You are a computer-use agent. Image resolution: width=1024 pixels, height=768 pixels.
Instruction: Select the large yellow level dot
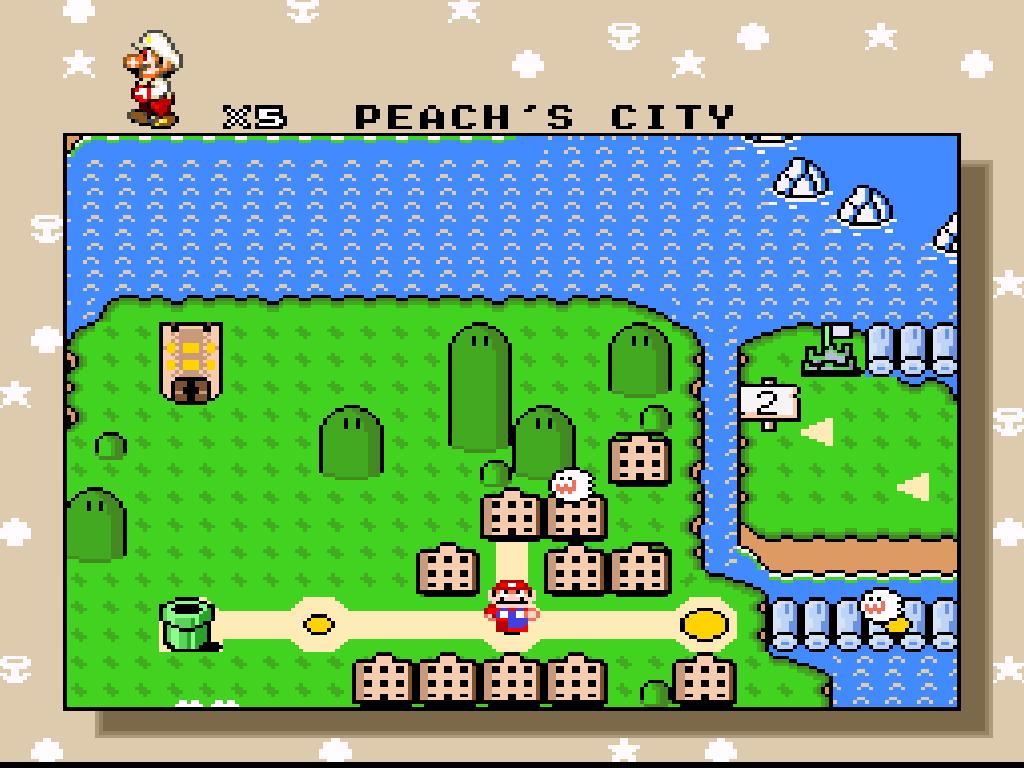[705, 624]
